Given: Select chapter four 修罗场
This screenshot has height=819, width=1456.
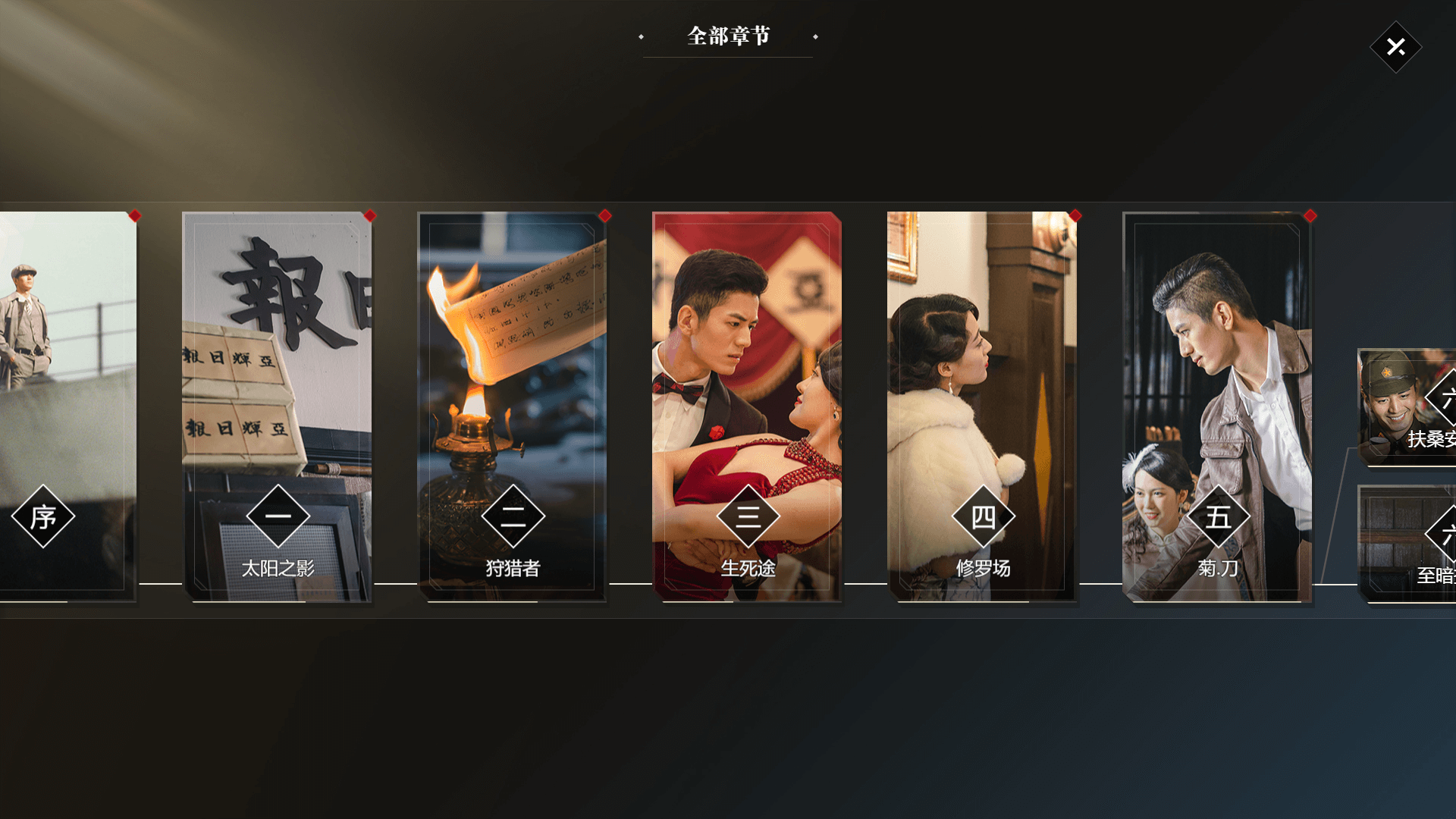Looking at the screenshot, I should coord(982,406).
